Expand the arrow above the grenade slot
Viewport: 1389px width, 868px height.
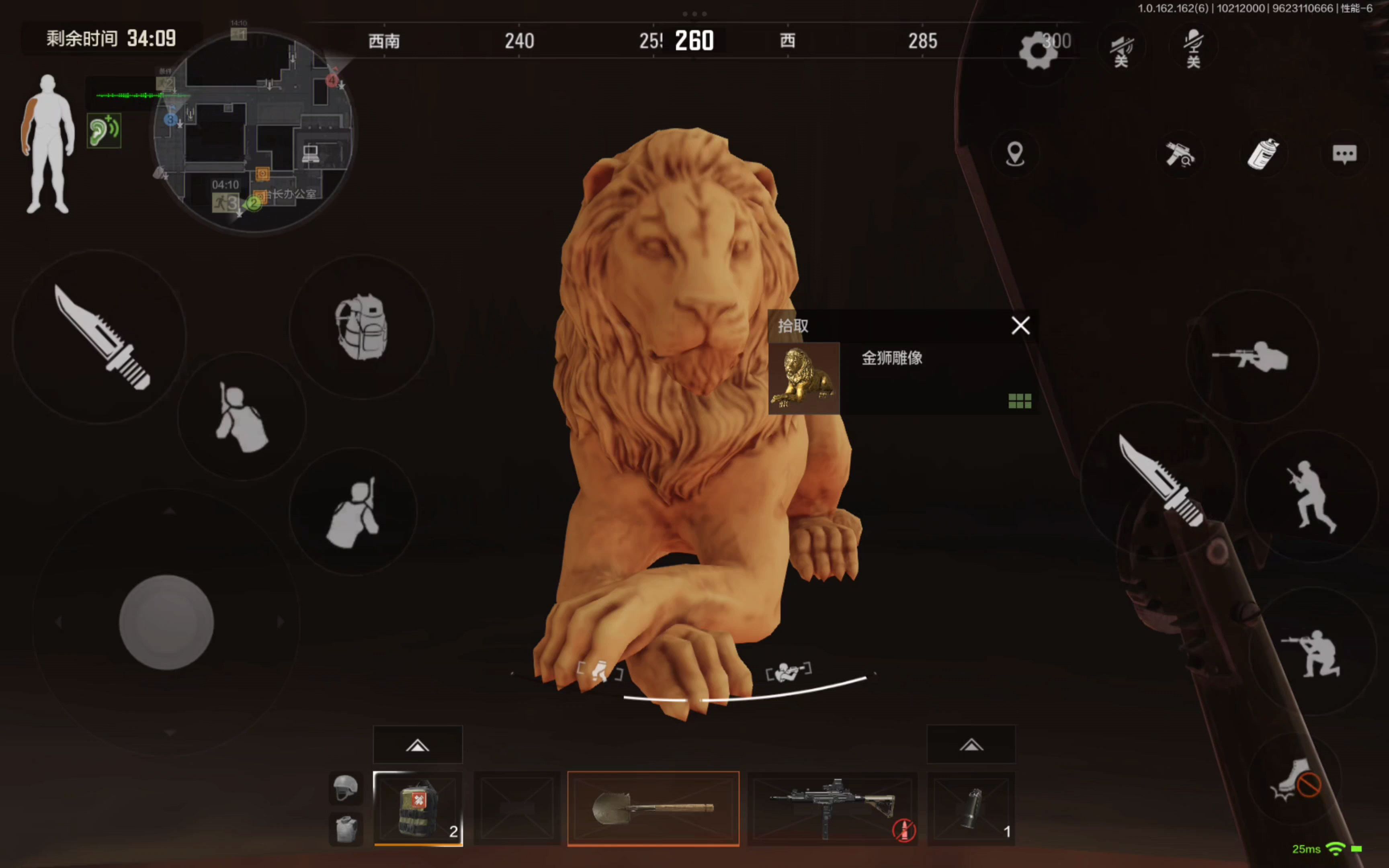pos(971,745)
